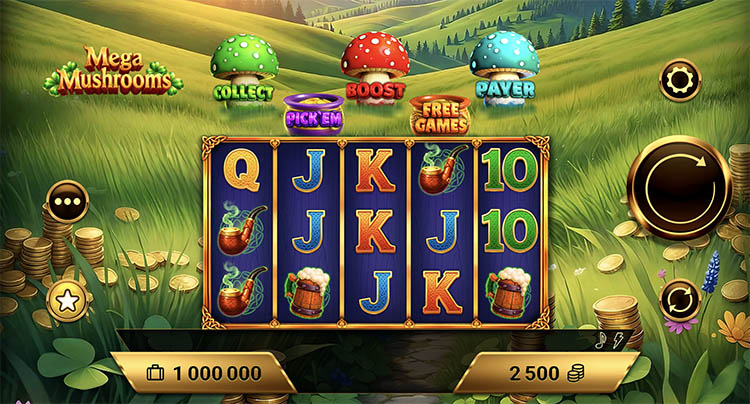The height and width of the screenshot is (404, 750).
Task: Click the balance panel with briefcase icon
Action: pos(203,374)
